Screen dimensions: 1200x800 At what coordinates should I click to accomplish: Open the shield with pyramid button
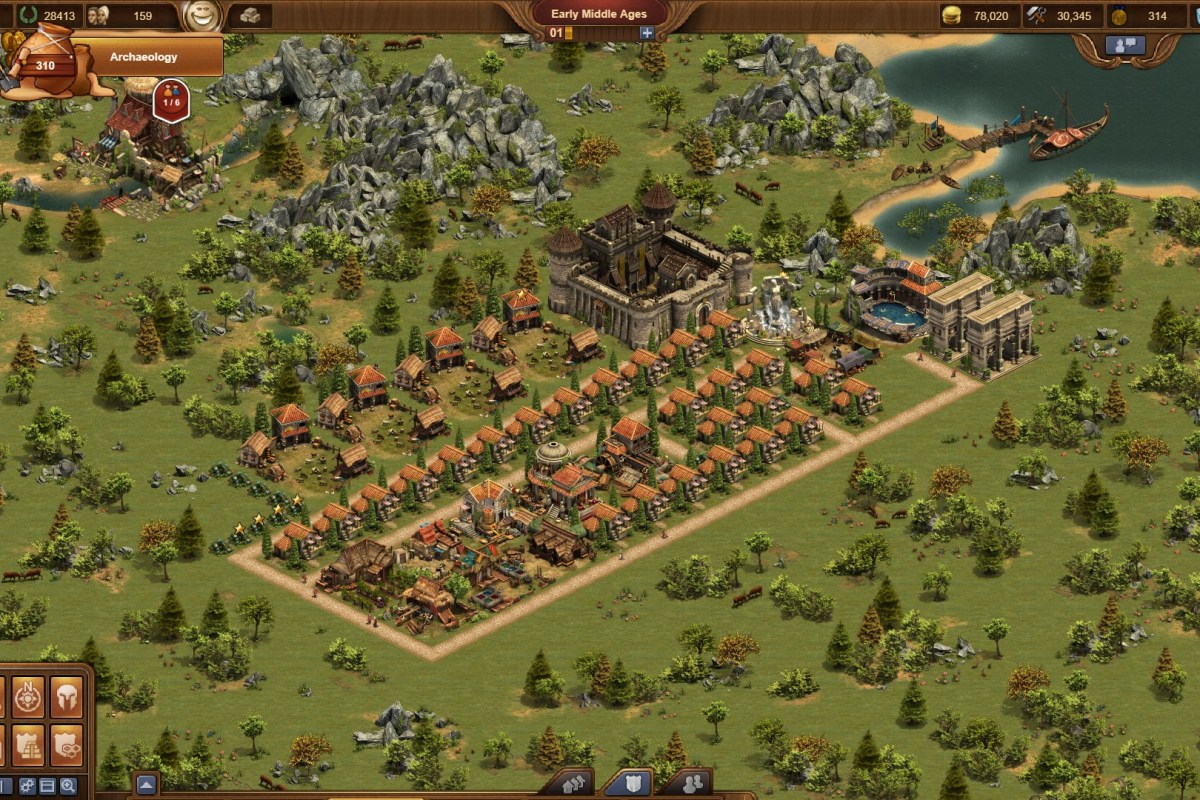click(28, 744)
